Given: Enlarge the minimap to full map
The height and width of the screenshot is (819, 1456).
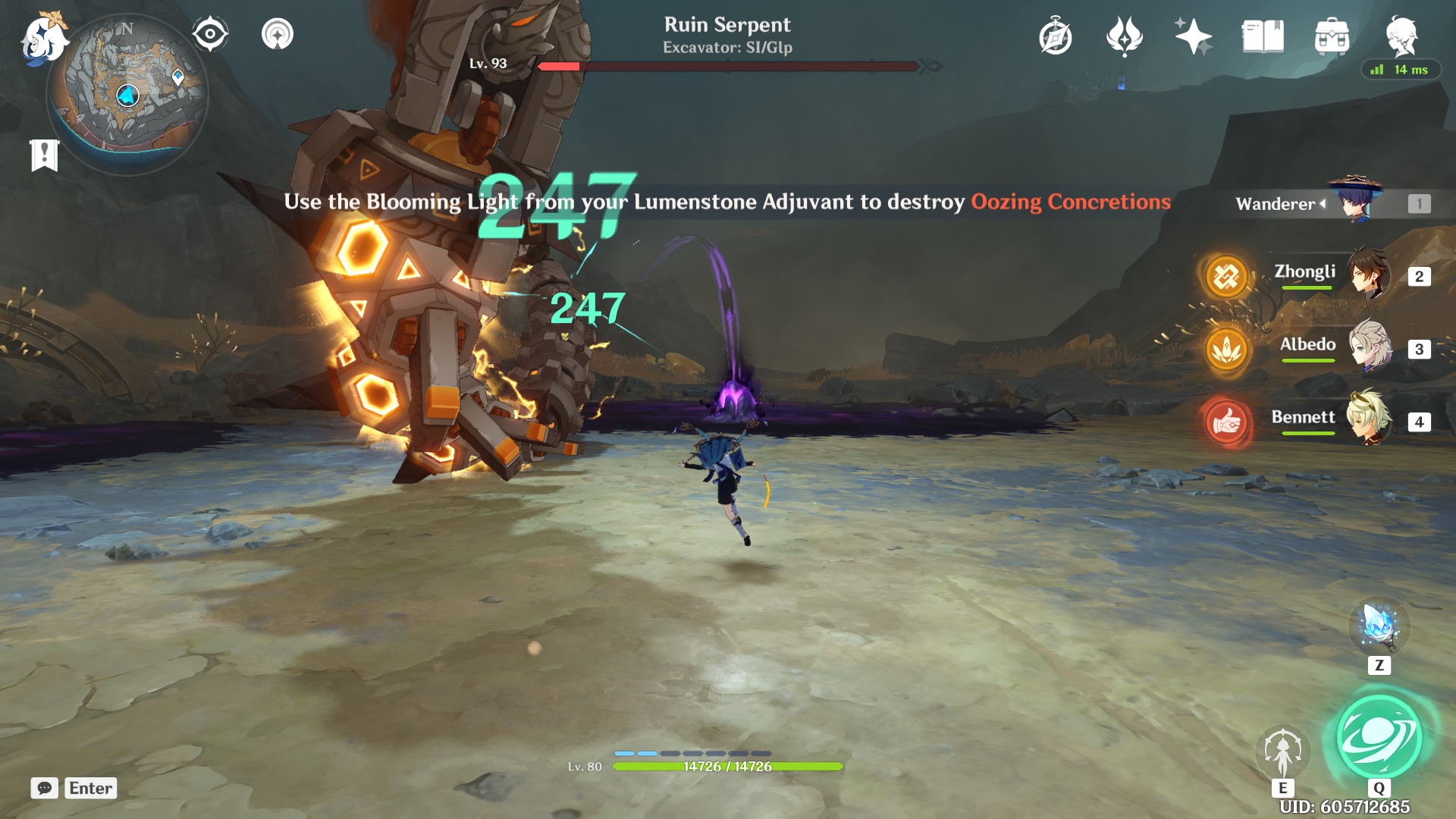Looking at the screenshot, I should tap(129, 95).
